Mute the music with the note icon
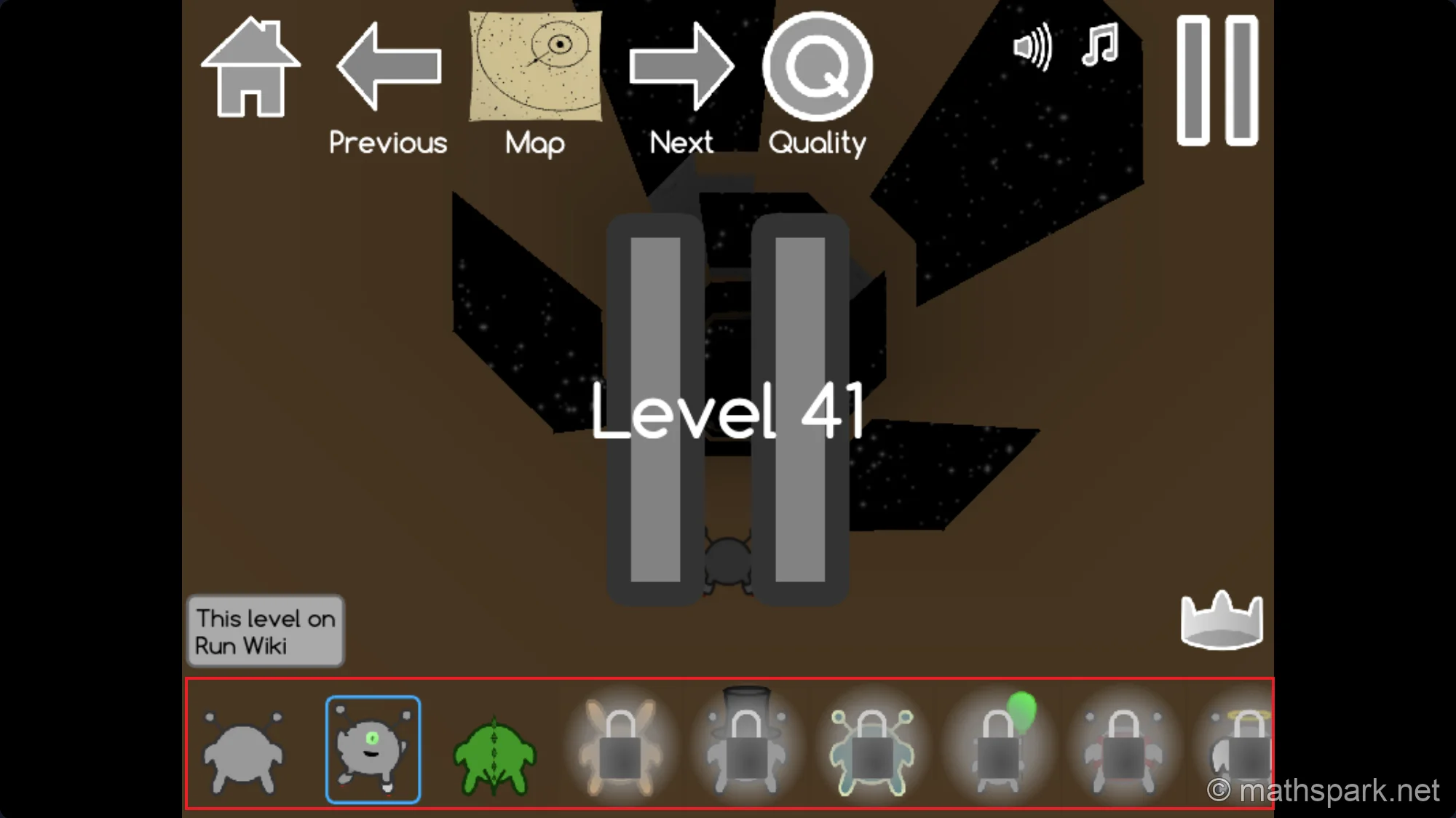 (x=1101, y=47)
